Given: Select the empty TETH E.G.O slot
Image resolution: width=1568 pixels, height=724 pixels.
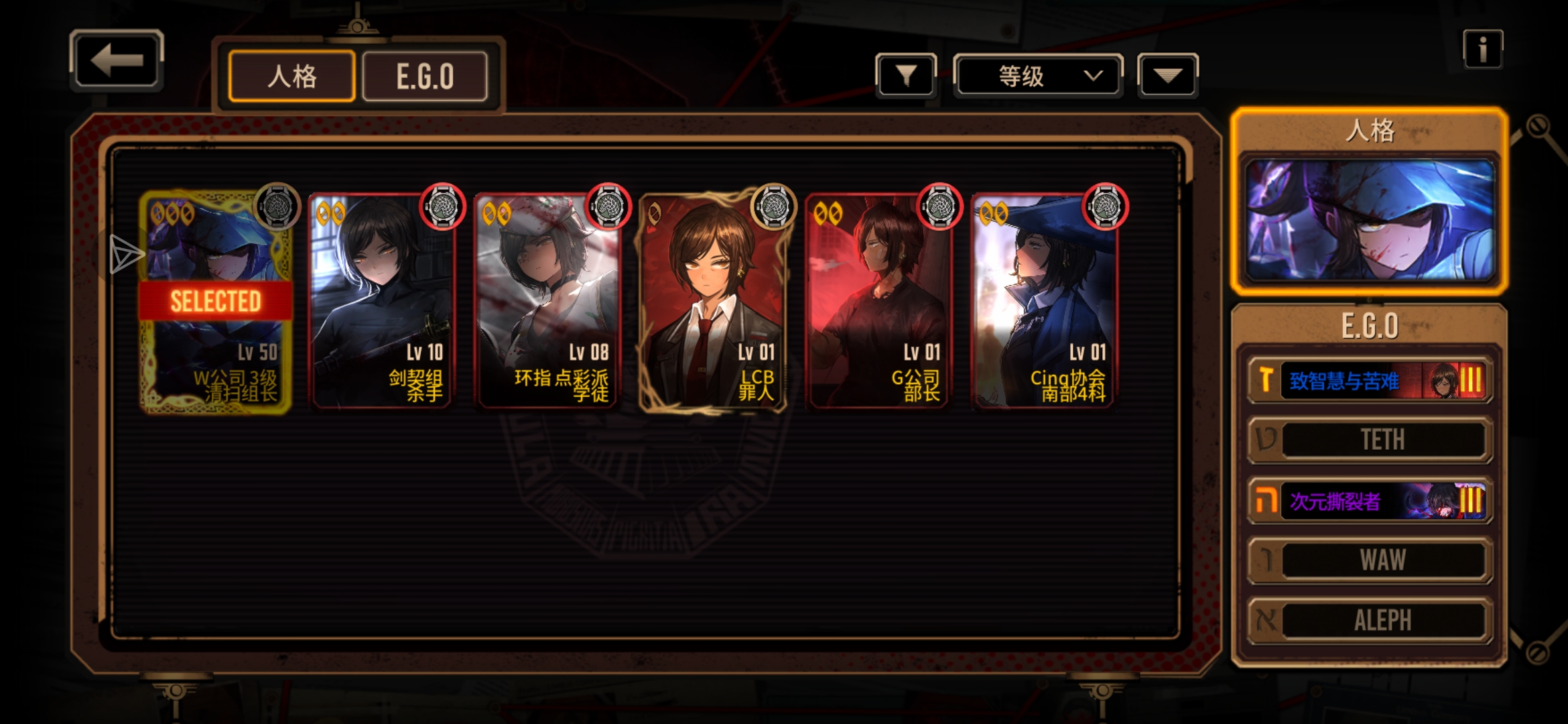Looking at the screenshot, I should click(x=1370, y=440).
